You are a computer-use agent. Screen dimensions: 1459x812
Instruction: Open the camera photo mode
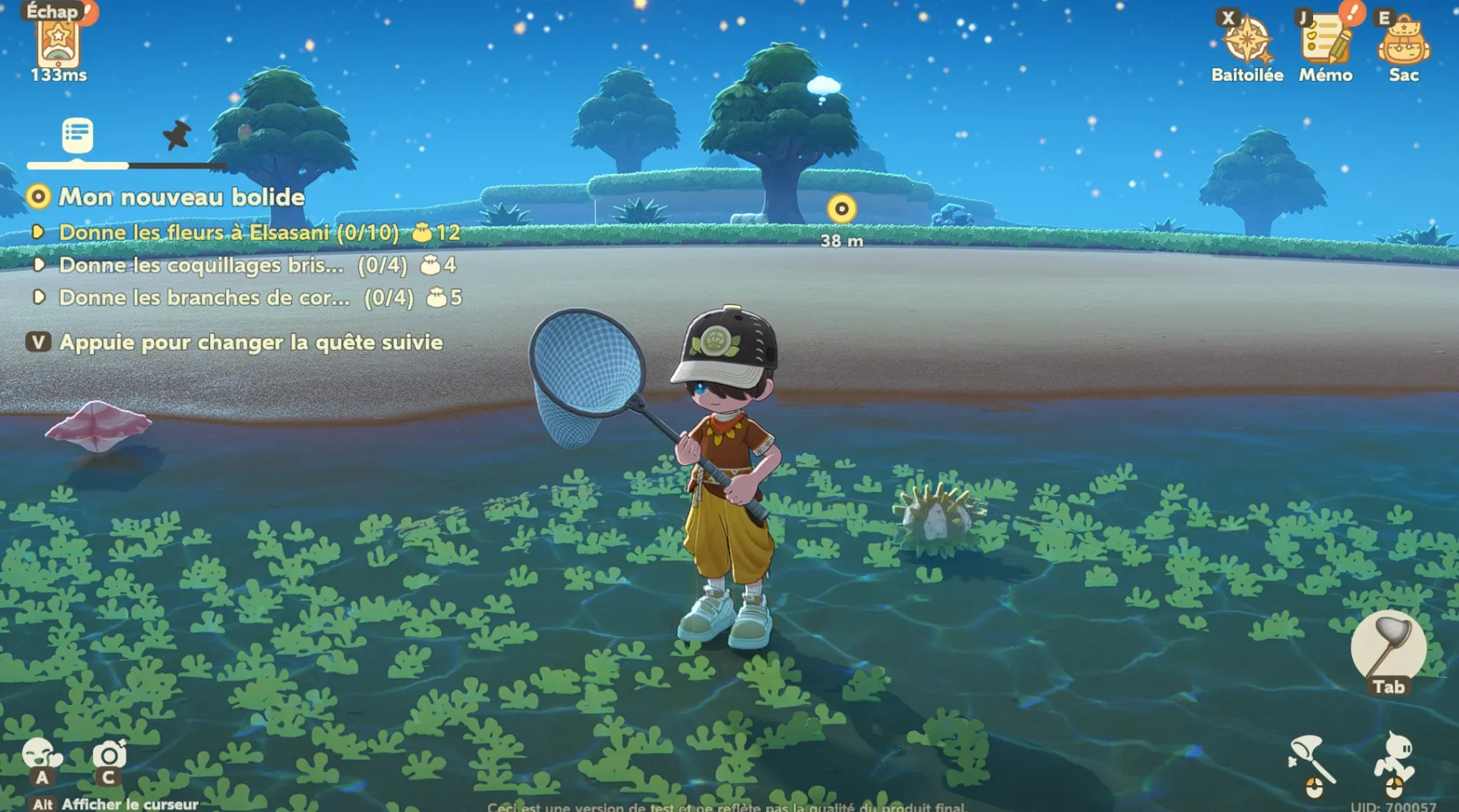click(109, 757)
